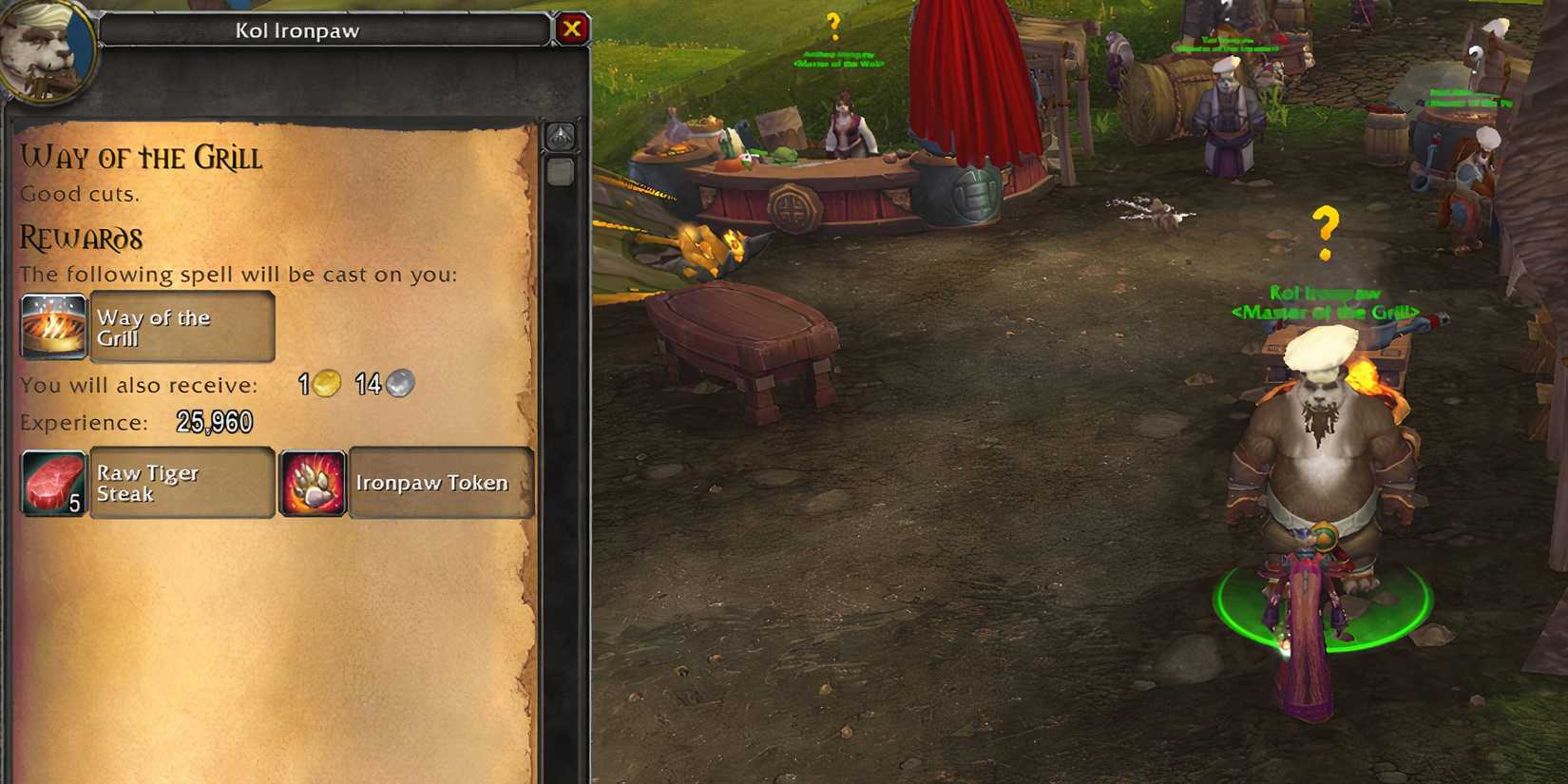Click the Rewards section heading

[x=80, y=238]
